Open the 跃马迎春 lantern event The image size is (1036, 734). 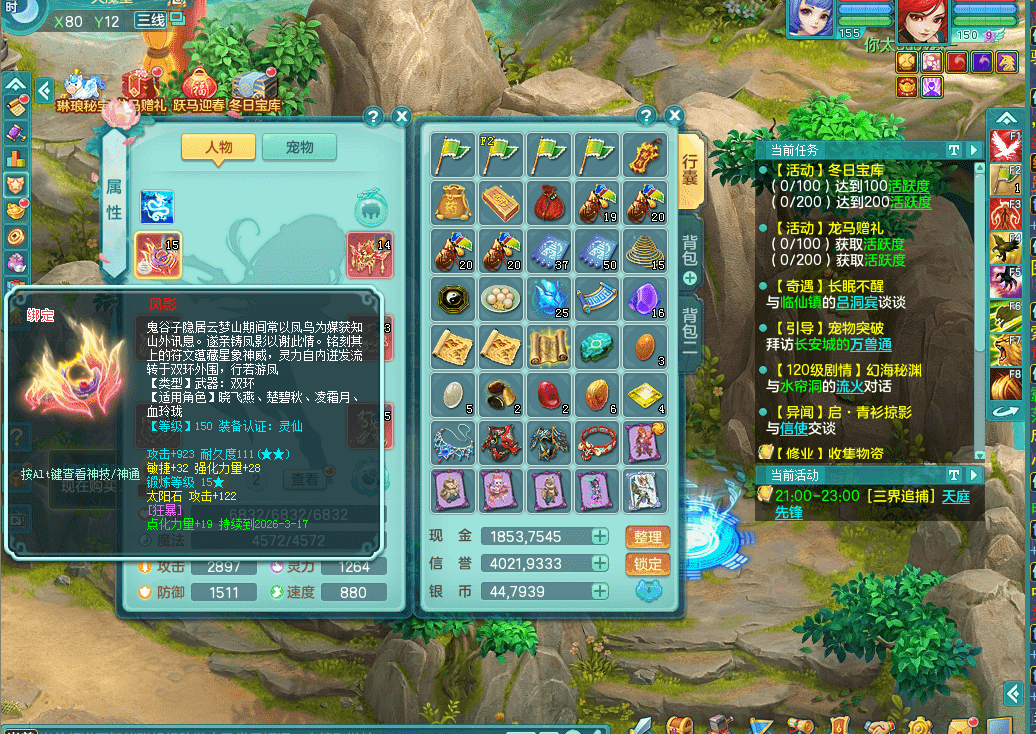coord(199,89)
